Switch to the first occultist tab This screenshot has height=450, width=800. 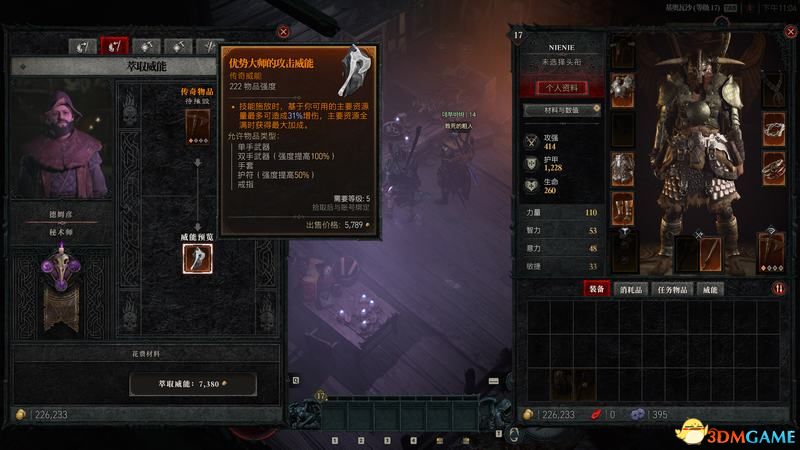[x=84, y=46]
